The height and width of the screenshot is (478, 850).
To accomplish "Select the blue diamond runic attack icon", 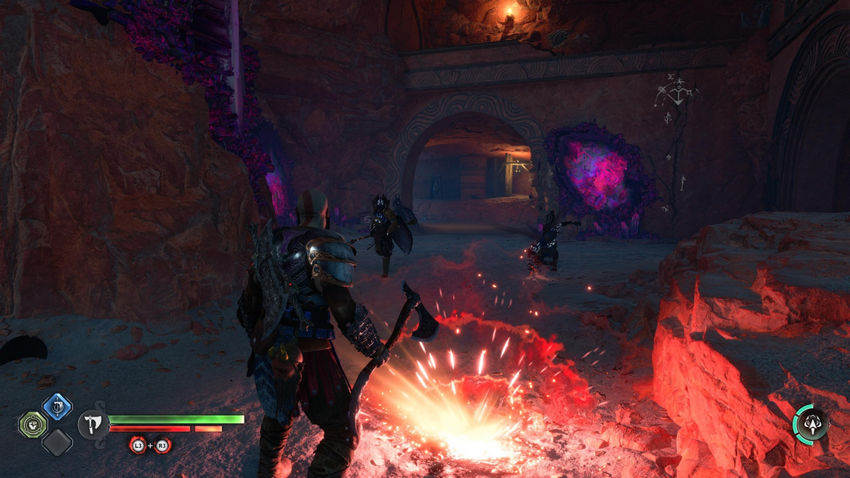I will [56, 406].
